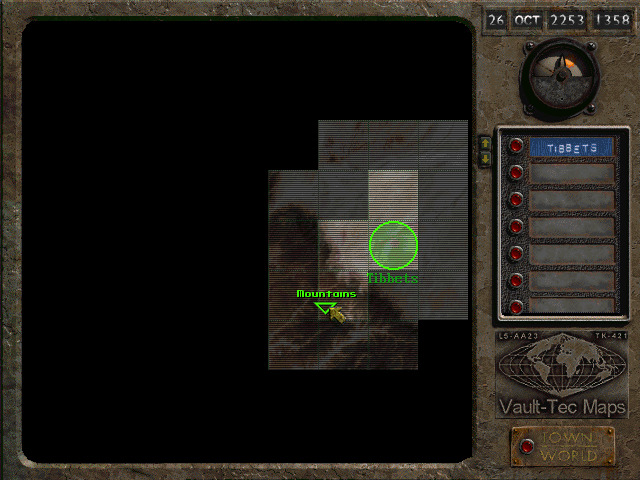Click the red button beside Tibbets

tap(516, 147)
